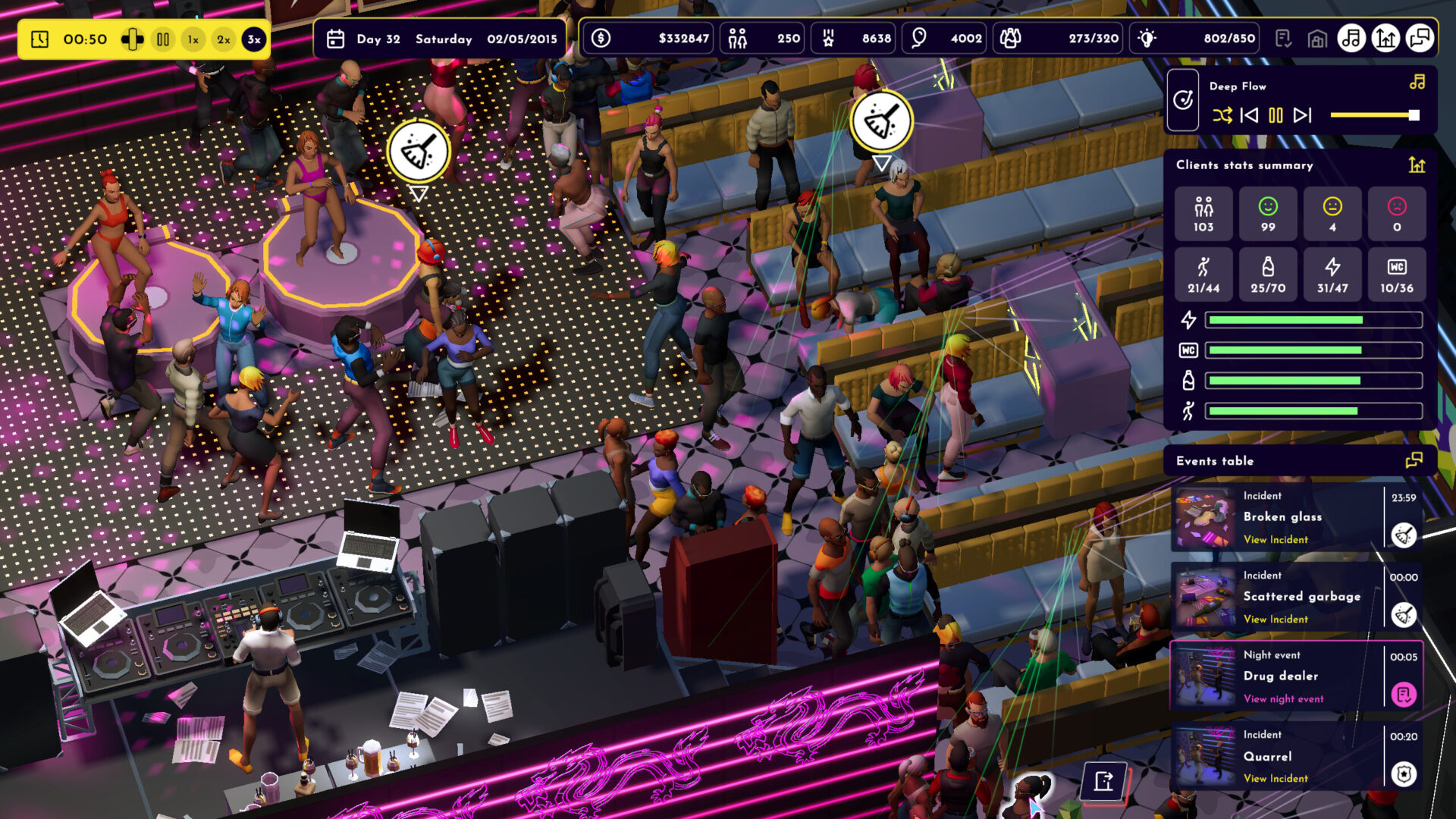Select 3x game speed
The image size is (1456, 819).
click(254, 39)
